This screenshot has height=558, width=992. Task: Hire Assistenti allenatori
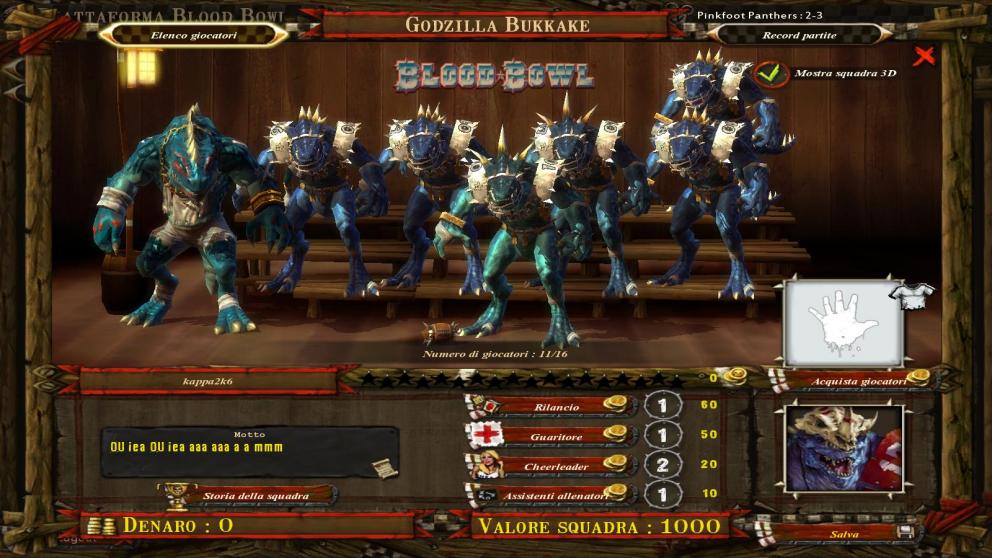(556, 494)
